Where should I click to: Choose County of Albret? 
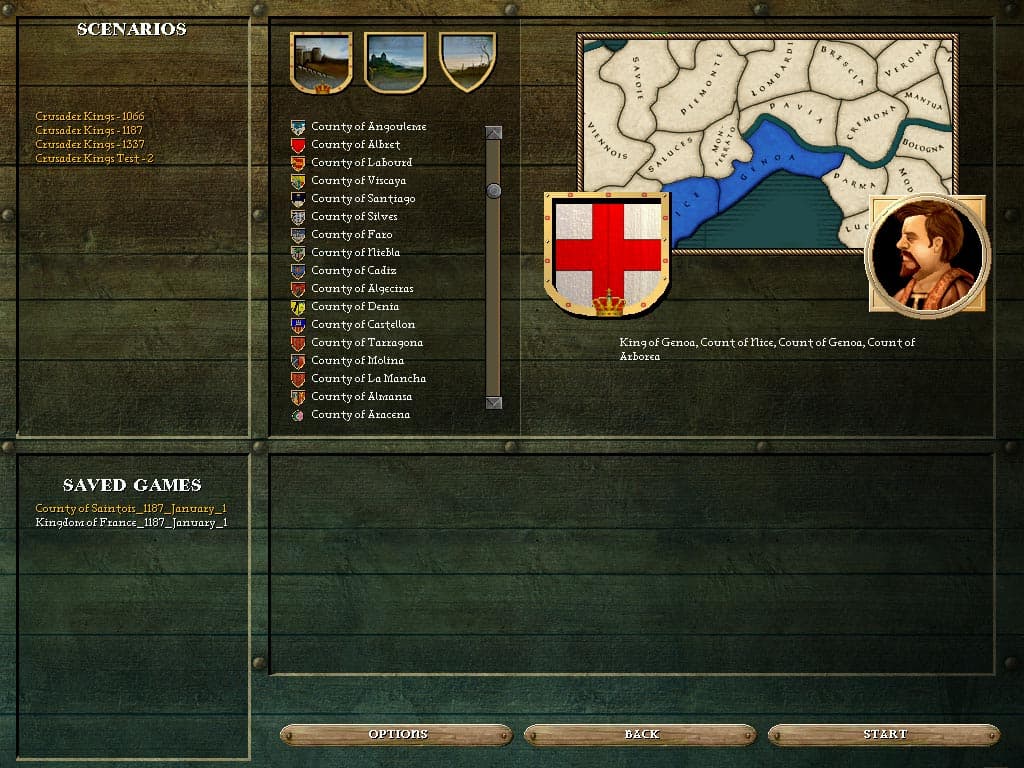355,145
